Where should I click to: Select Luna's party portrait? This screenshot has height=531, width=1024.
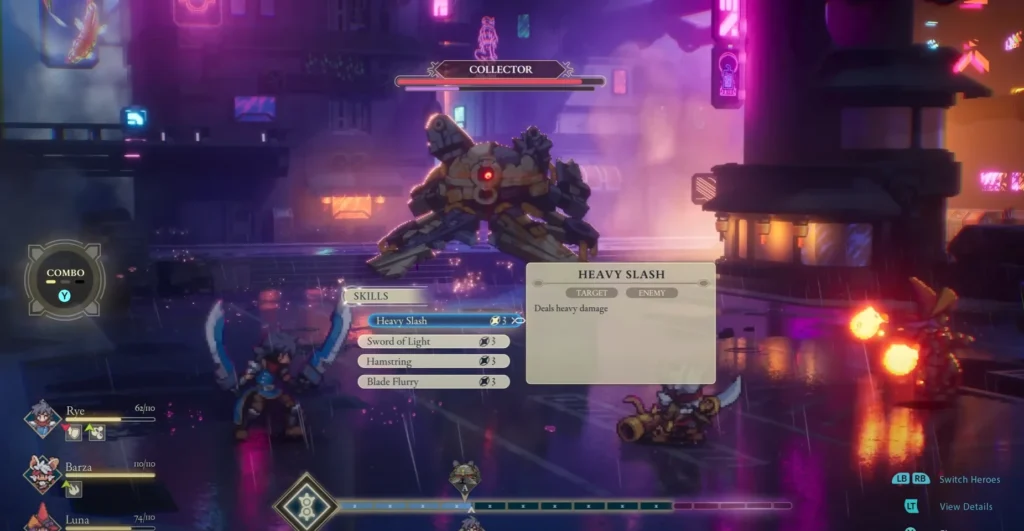43,519
